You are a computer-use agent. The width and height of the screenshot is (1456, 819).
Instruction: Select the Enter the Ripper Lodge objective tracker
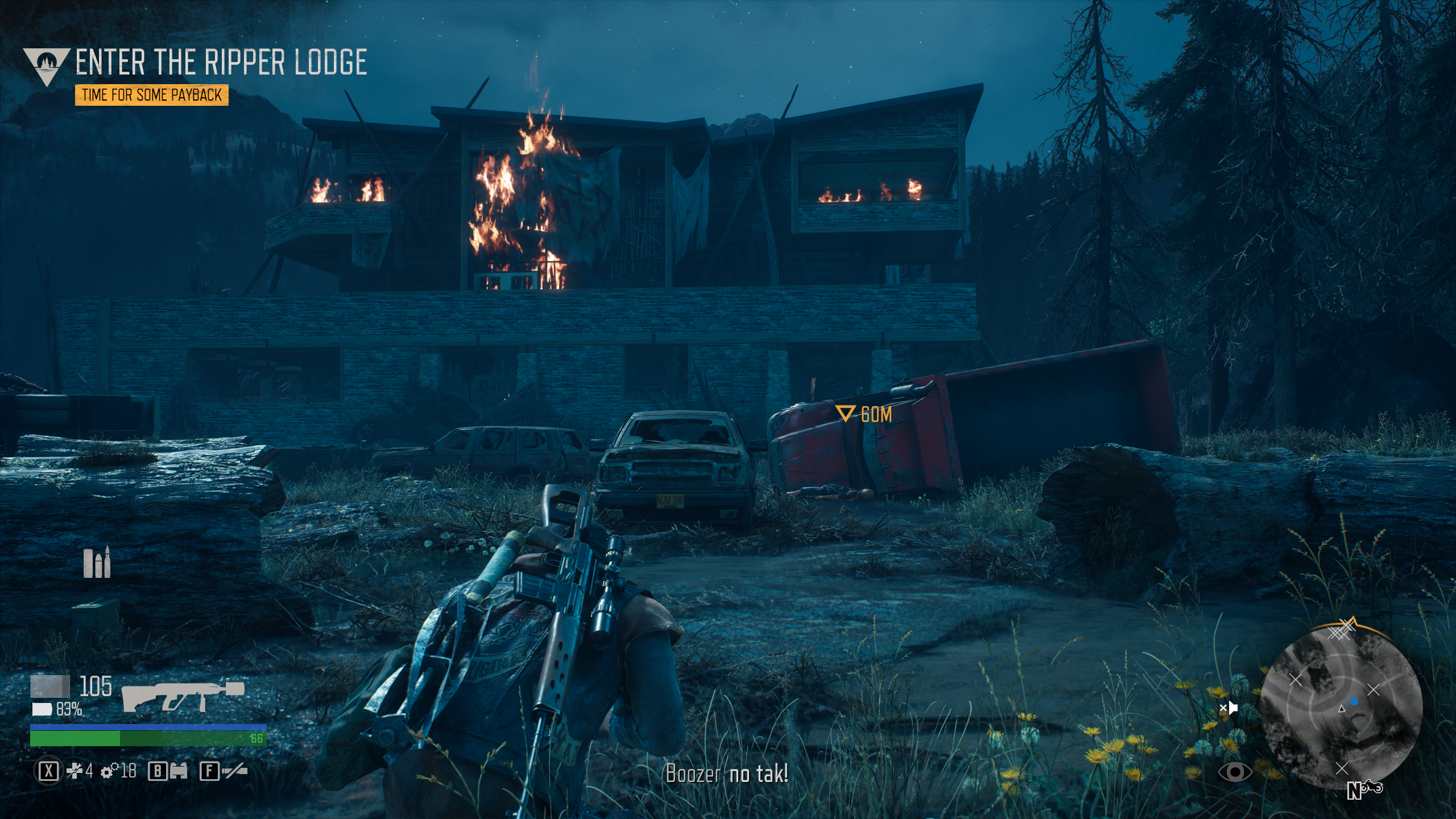[221, 63]
